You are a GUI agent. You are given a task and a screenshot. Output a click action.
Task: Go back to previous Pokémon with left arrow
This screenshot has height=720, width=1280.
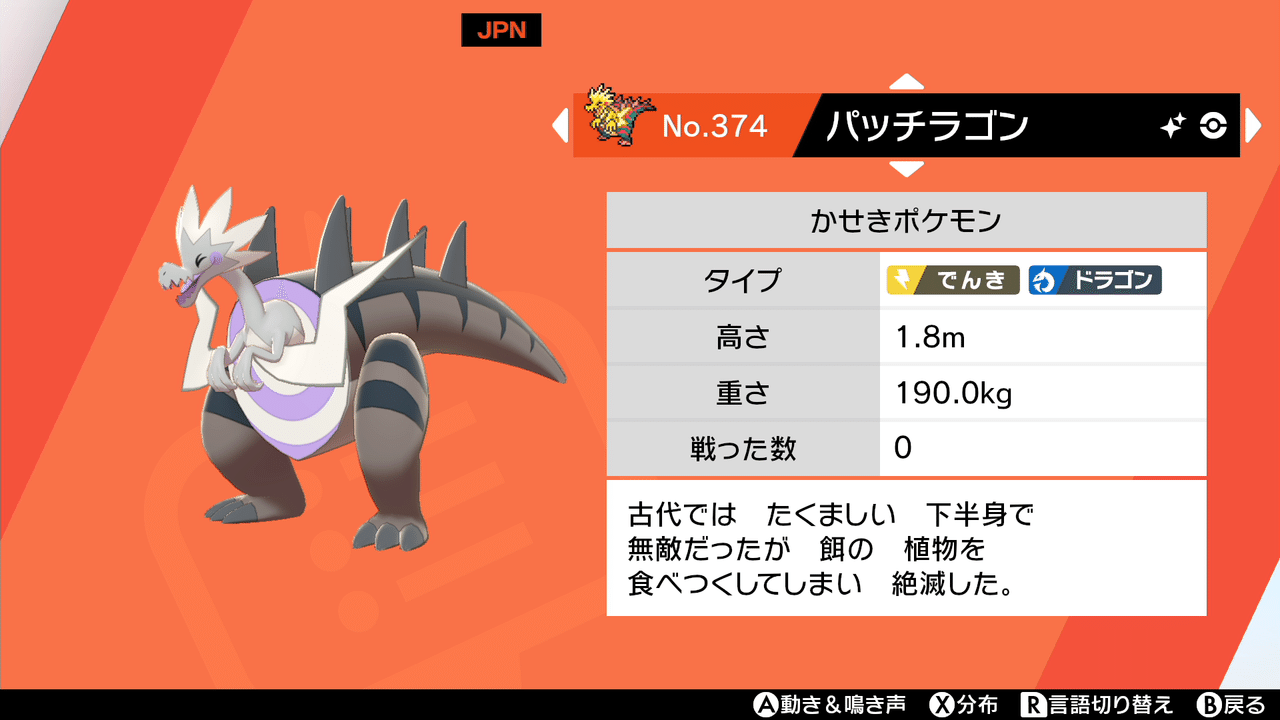561,126
